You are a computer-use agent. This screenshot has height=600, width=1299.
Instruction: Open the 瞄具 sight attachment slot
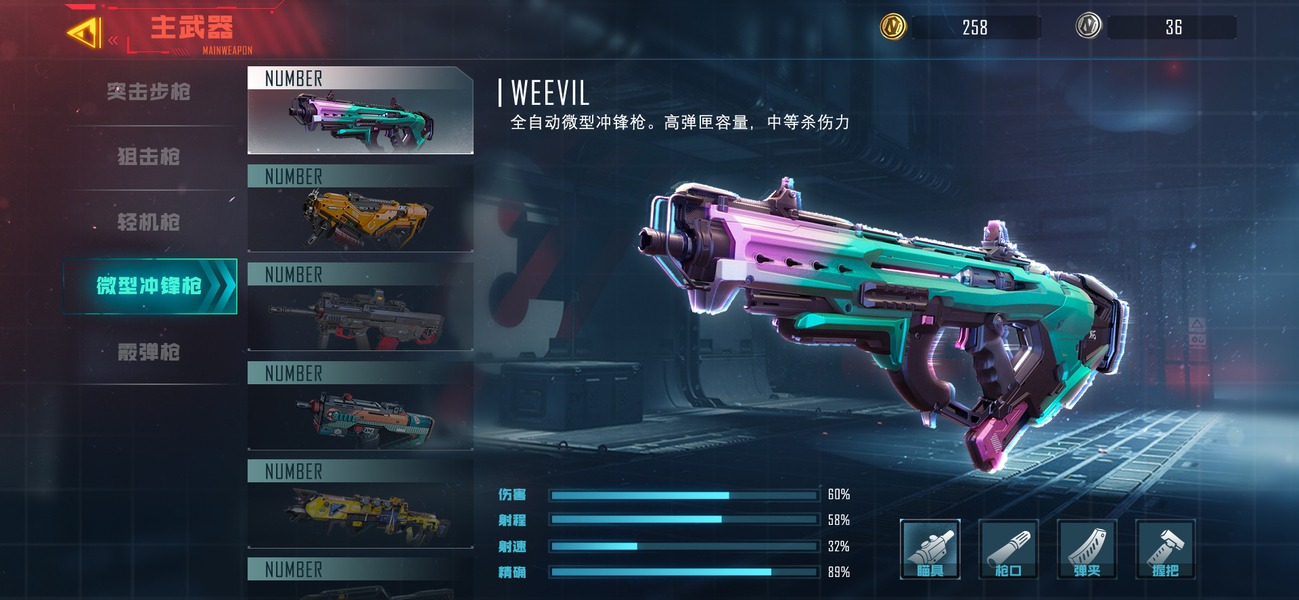click(x=930, y=549)
